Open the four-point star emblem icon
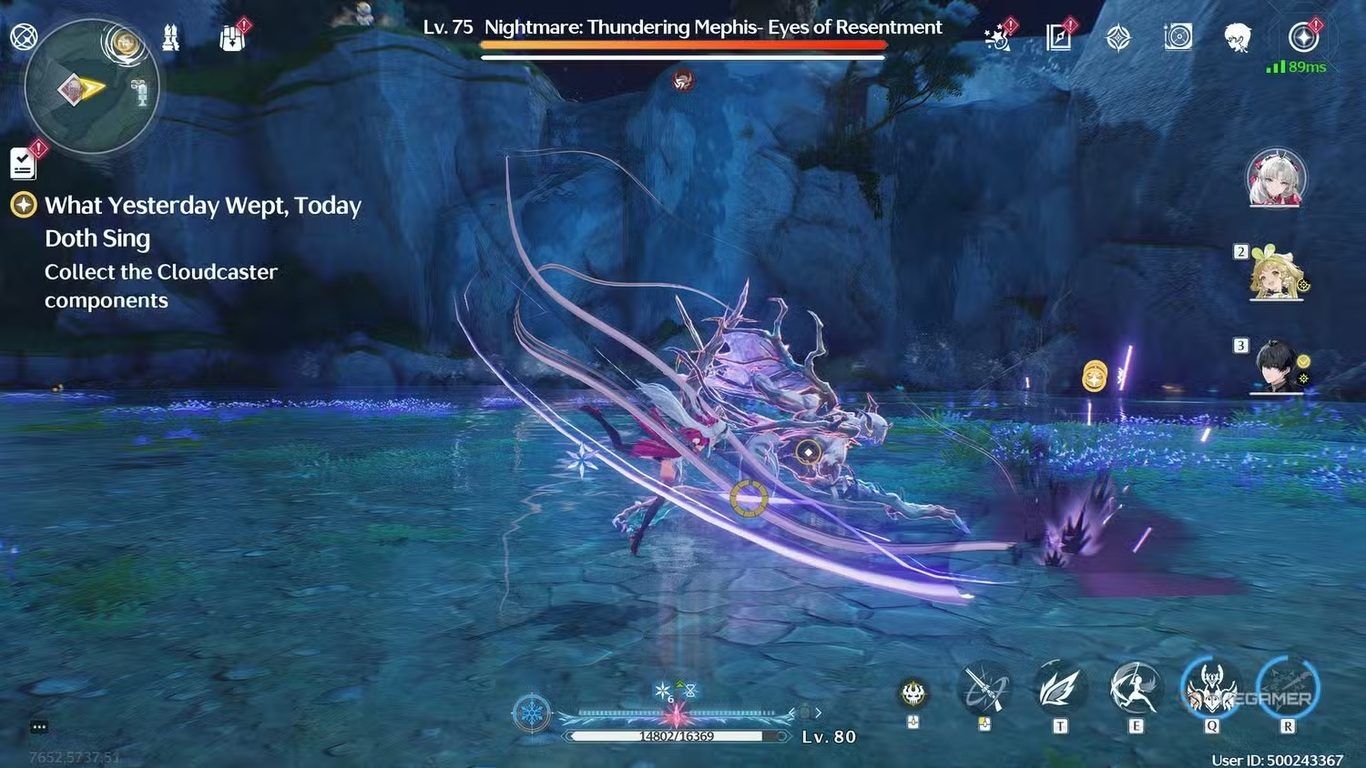The image size is (1366, 768). click(1118, 38)
